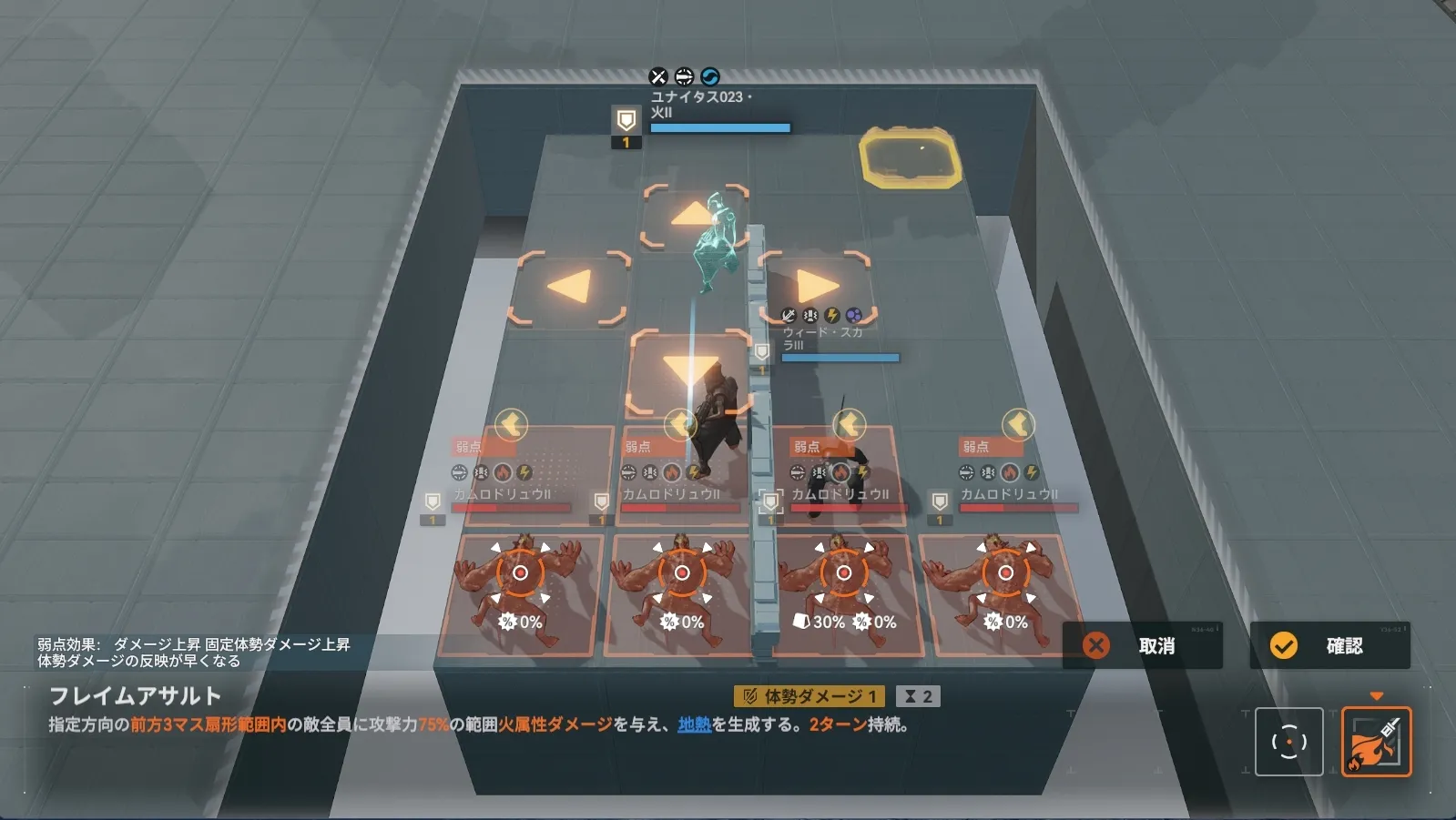This screenshot has height=820, width=1456.
Task: Confirm the attack with 確認
Action: [1329, 646]
